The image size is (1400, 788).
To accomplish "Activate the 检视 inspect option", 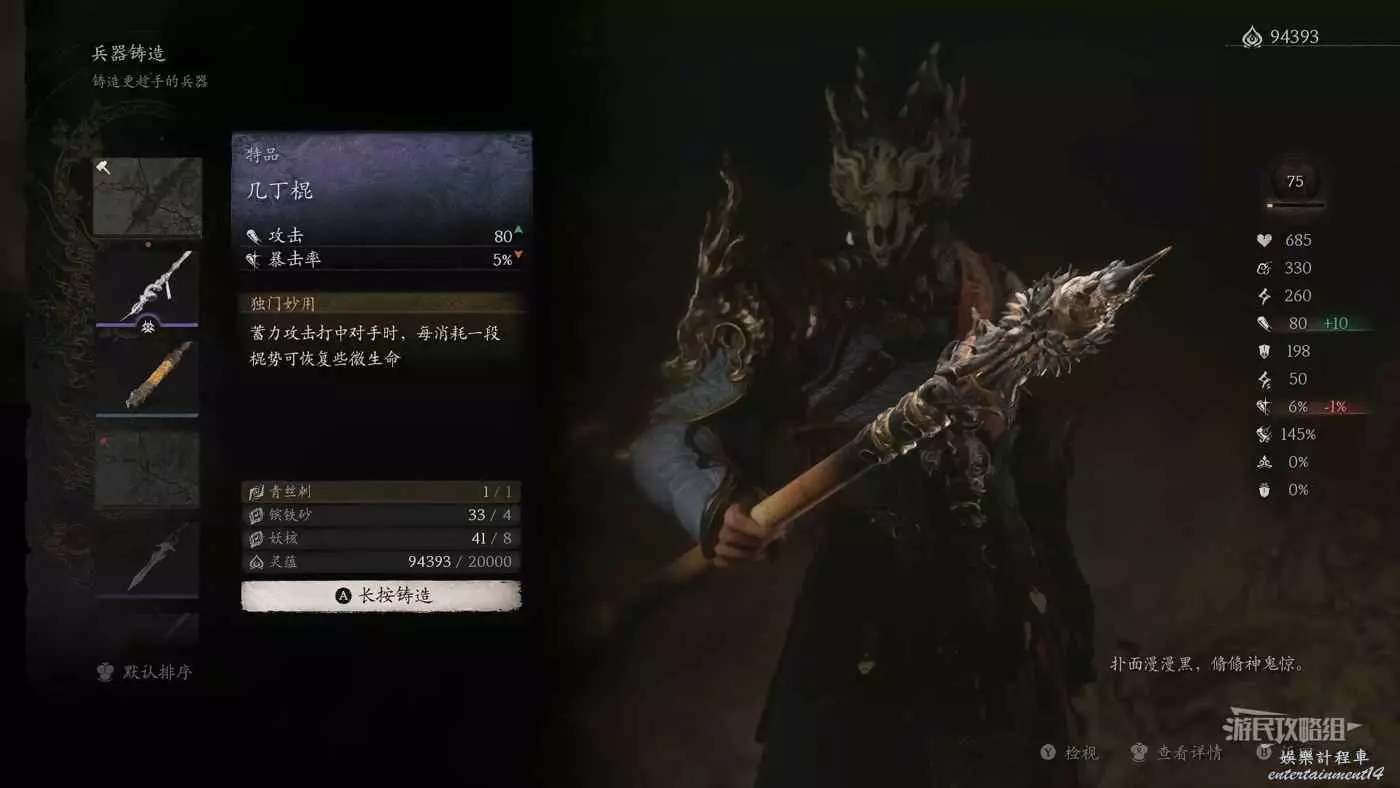I will [x=1070, y=753].
